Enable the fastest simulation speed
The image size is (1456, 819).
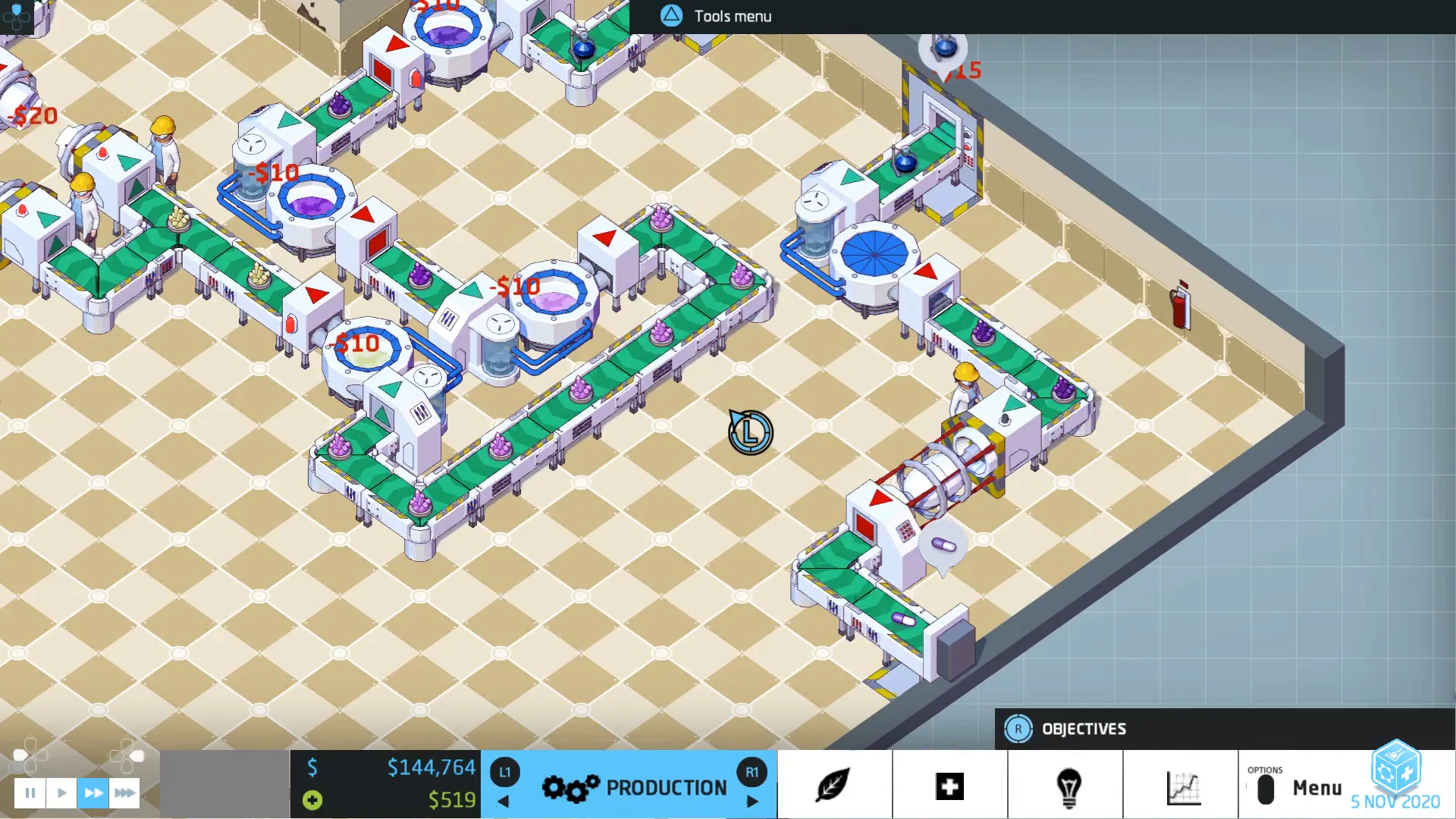click(124, 792)
